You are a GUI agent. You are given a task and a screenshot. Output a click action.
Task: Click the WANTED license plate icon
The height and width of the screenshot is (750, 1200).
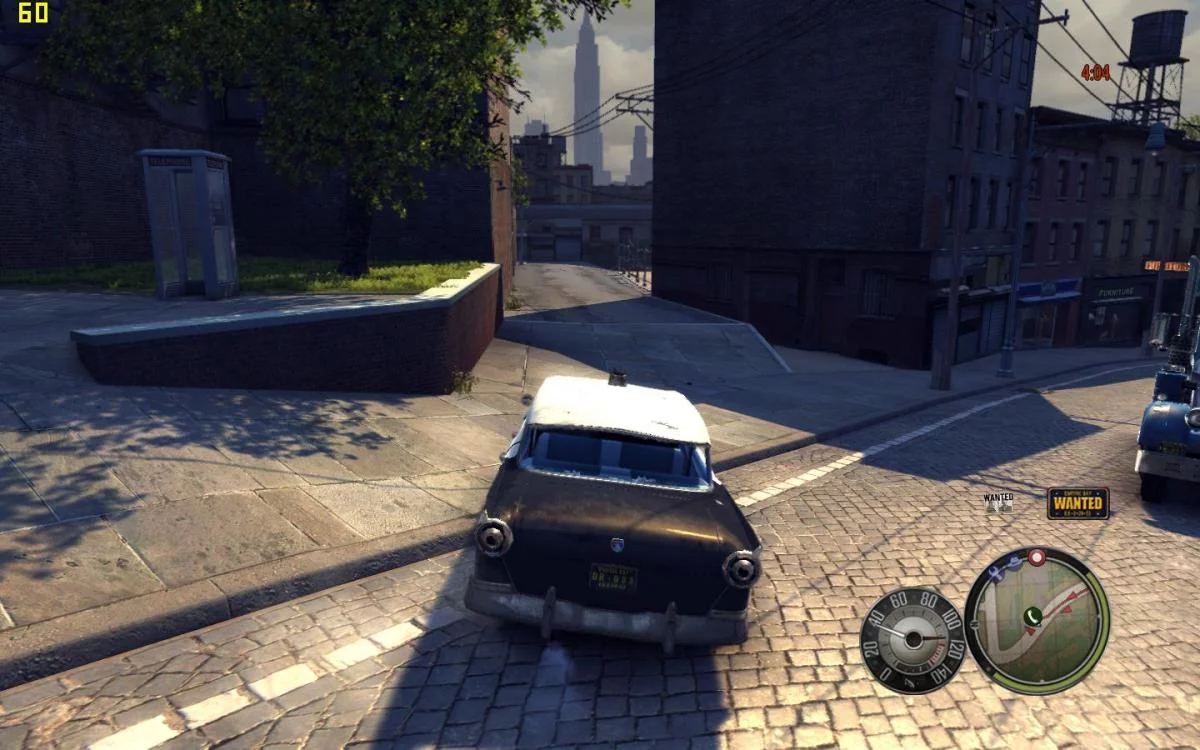(1077, 502)
